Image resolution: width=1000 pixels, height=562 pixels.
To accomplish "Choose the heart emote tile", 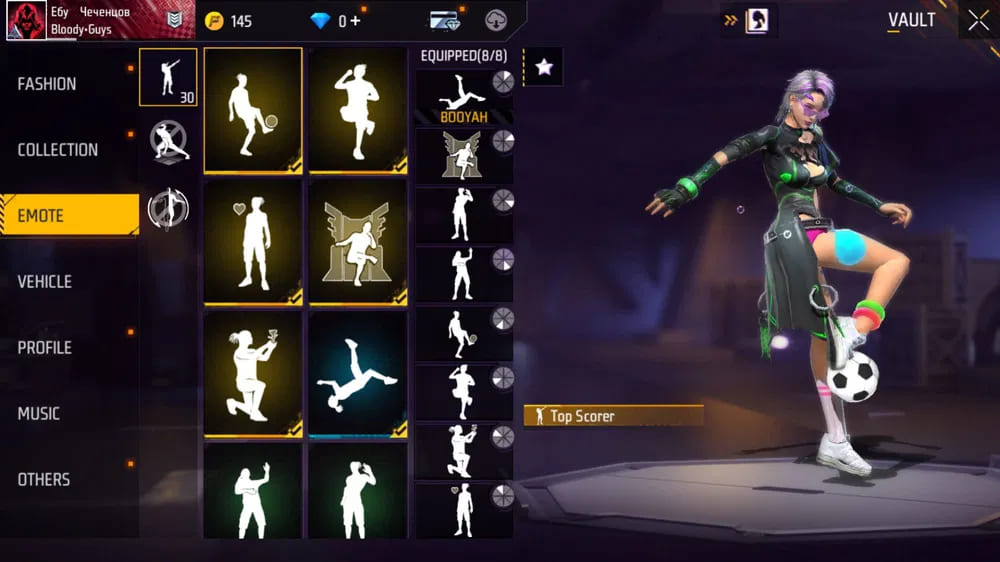I will [x=252, y=241].
